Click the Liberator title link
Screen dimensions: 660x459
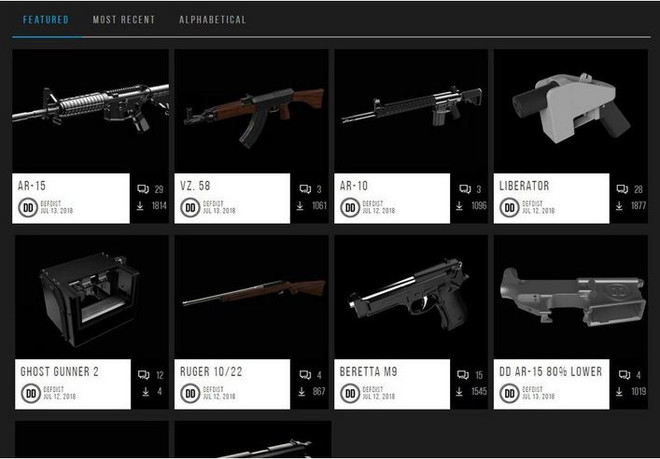(x=525, y=186)
